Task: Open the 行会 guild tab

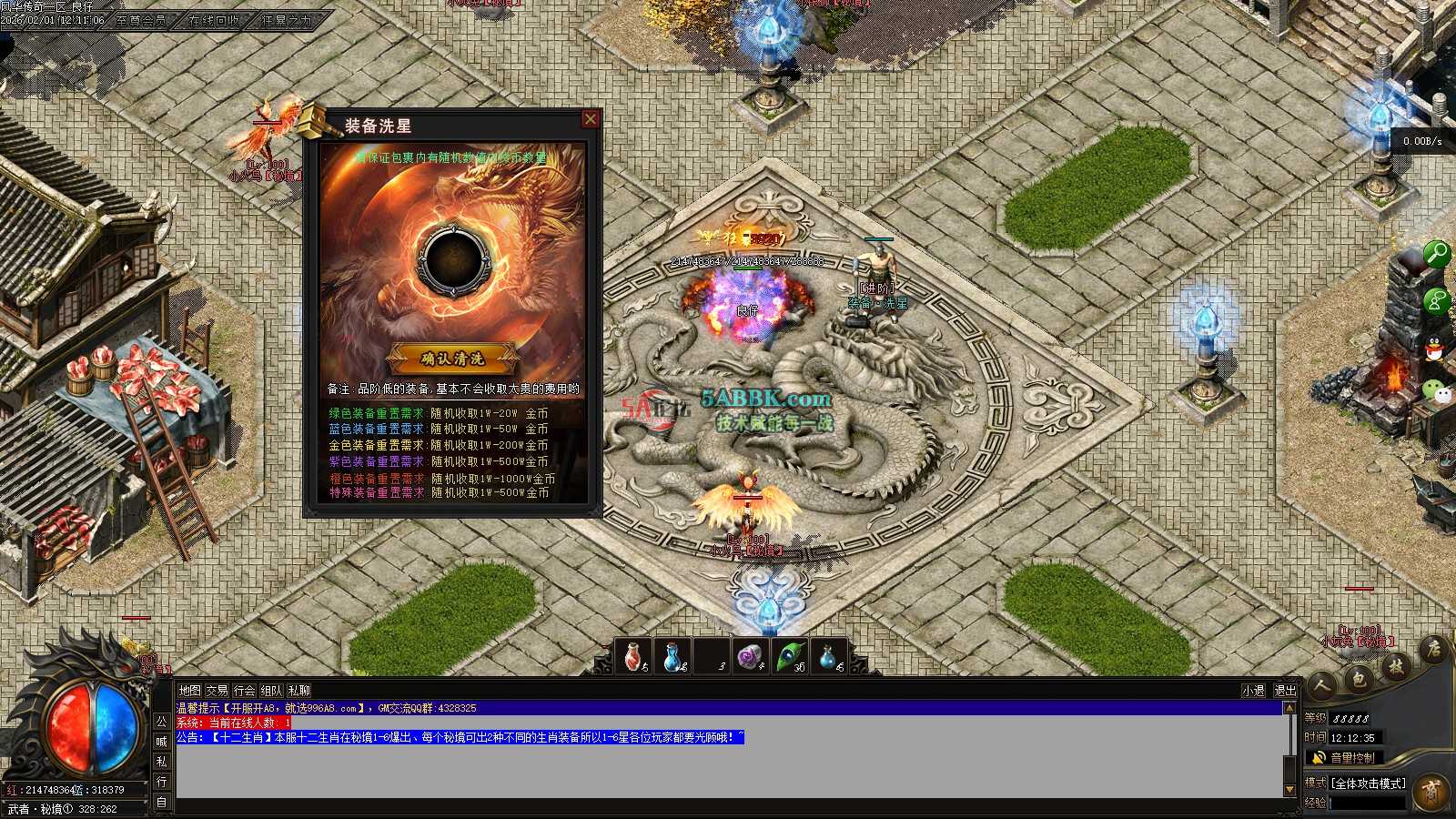Action: click(244, 691)
